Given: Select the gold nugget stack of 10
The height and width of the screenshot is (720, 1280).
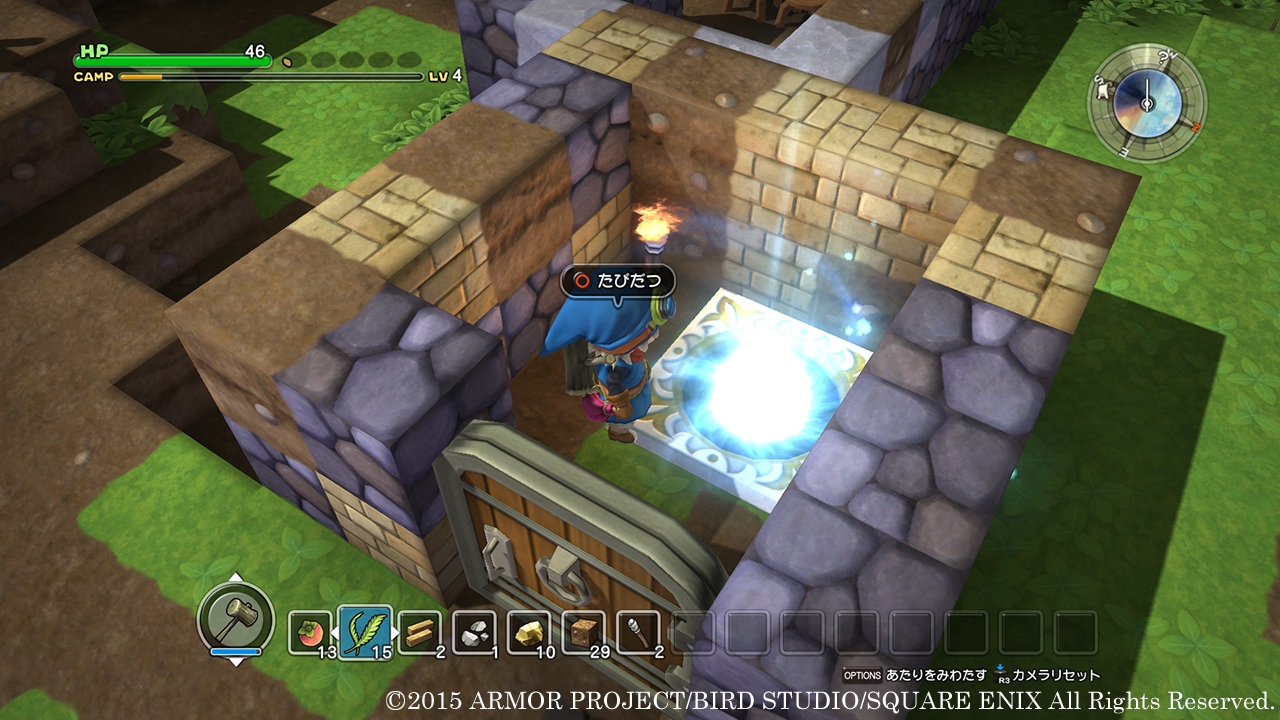Looking at the screenshot, I should point(530,631).
